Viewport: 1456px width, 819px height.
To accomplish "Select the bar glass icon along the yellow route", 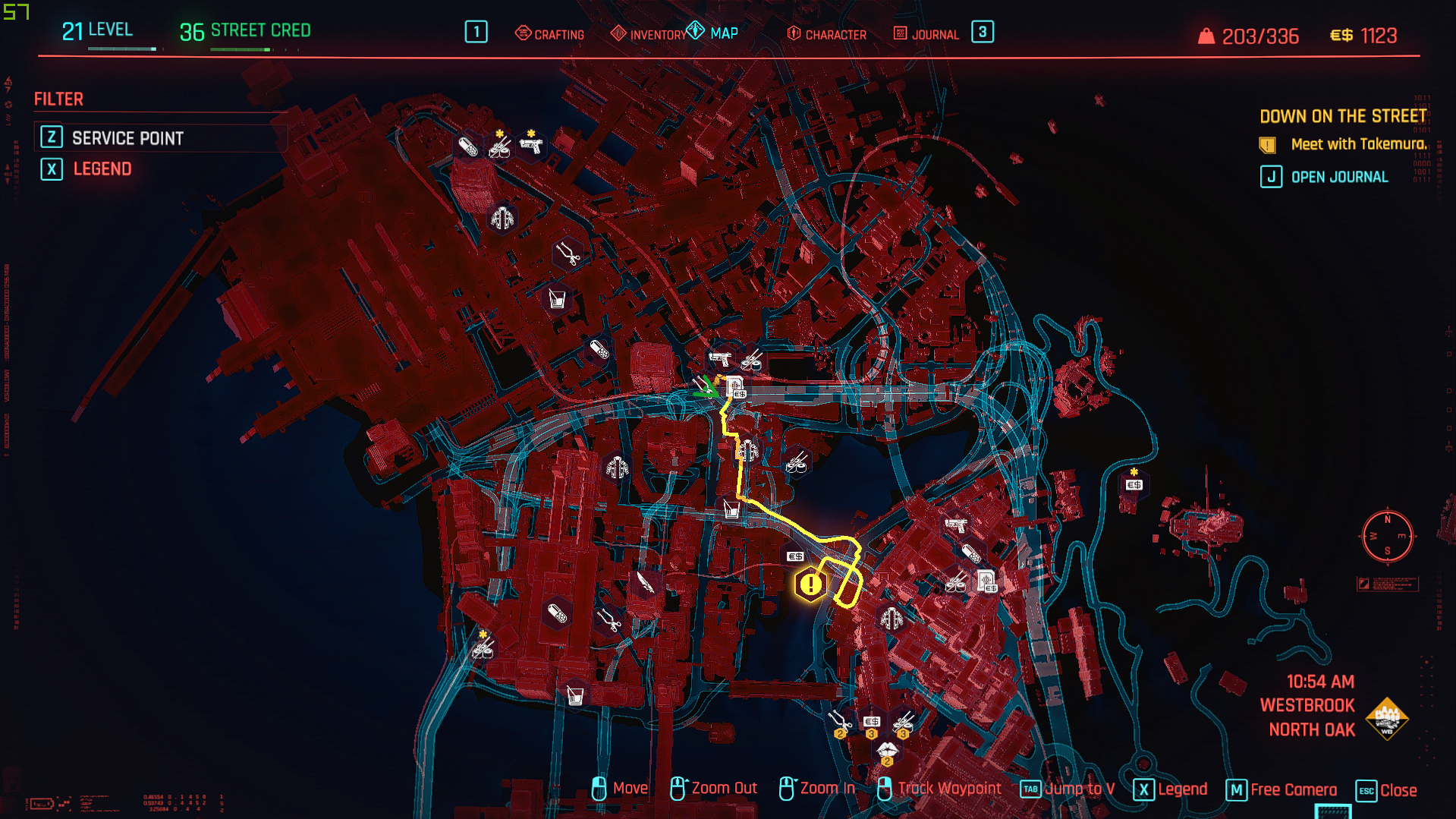I will click(731, 510).
